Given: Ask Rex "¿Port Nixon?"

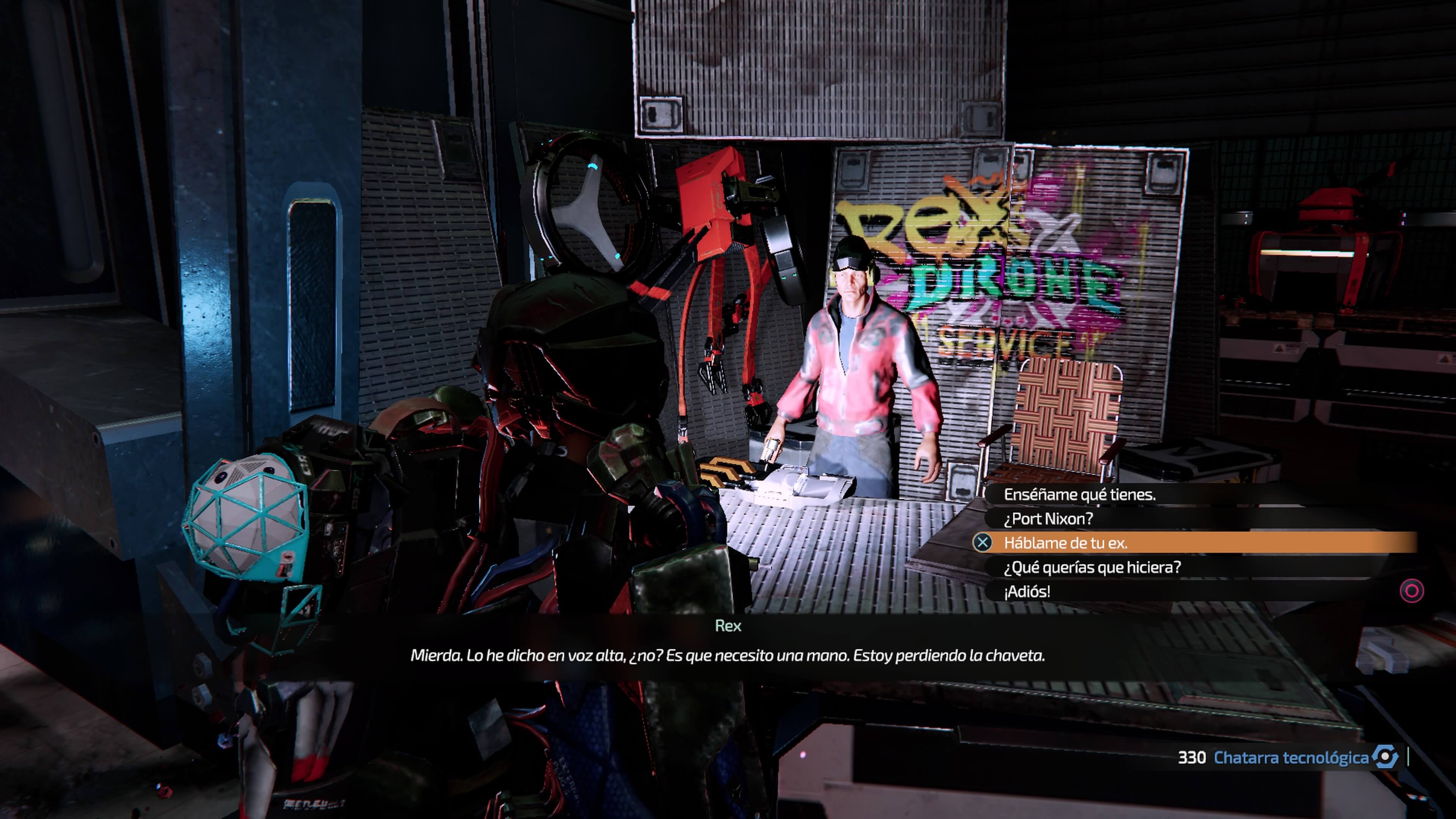Looking at the screenshot, I should click(x=1048, y=519).
